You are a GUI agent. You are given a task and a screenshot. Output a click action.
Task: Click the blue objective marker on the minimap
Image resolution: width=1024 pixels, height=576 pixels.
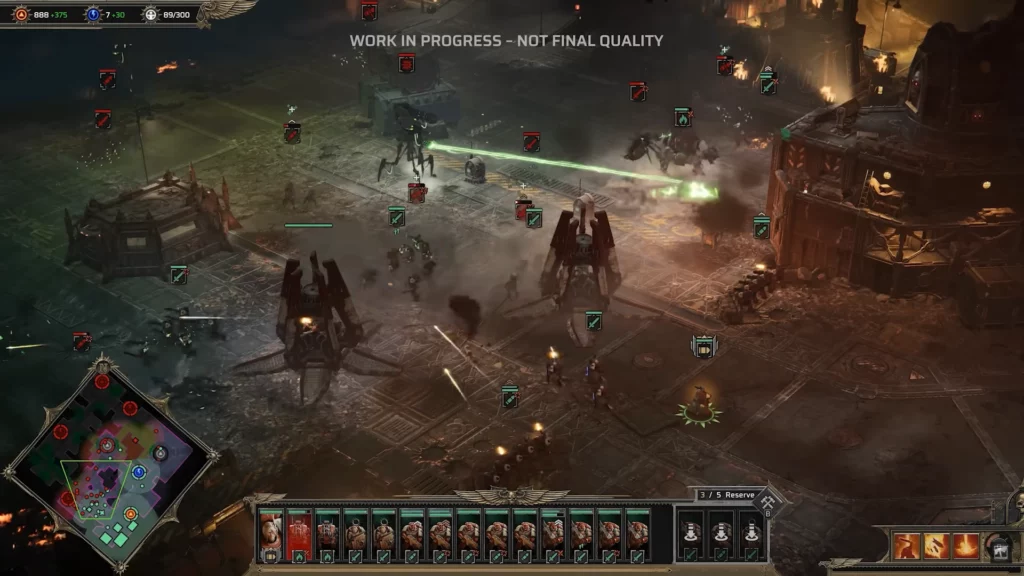pyautogui.click(x=139, y=472)
